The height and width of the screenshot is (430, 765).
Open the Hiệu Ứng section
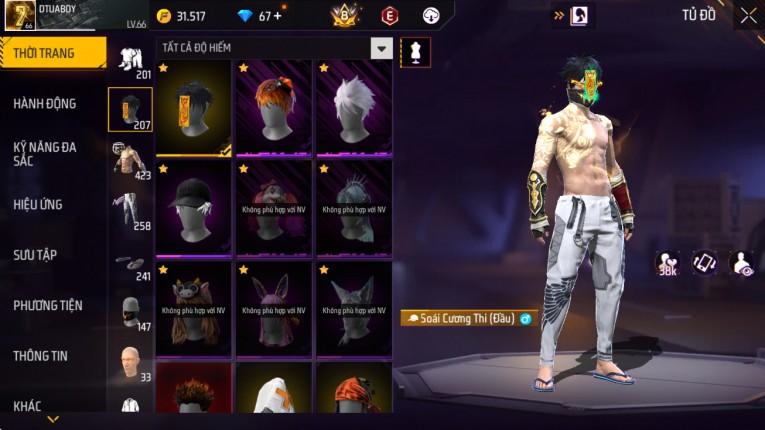tap(38, 204)
